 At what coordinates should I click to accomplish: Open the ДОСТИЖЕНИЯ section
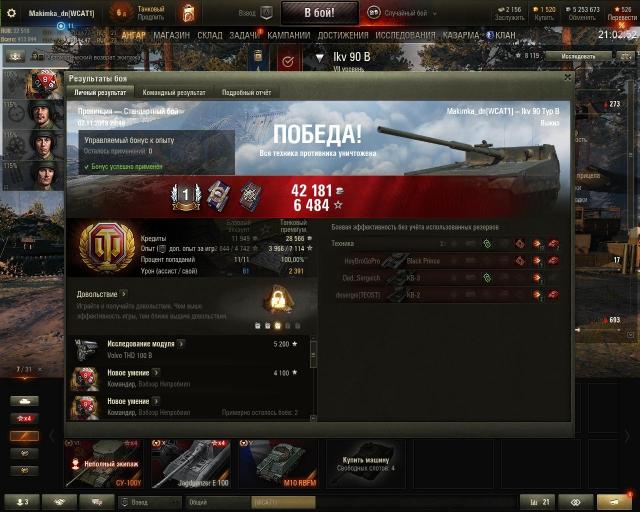[343, 35]
